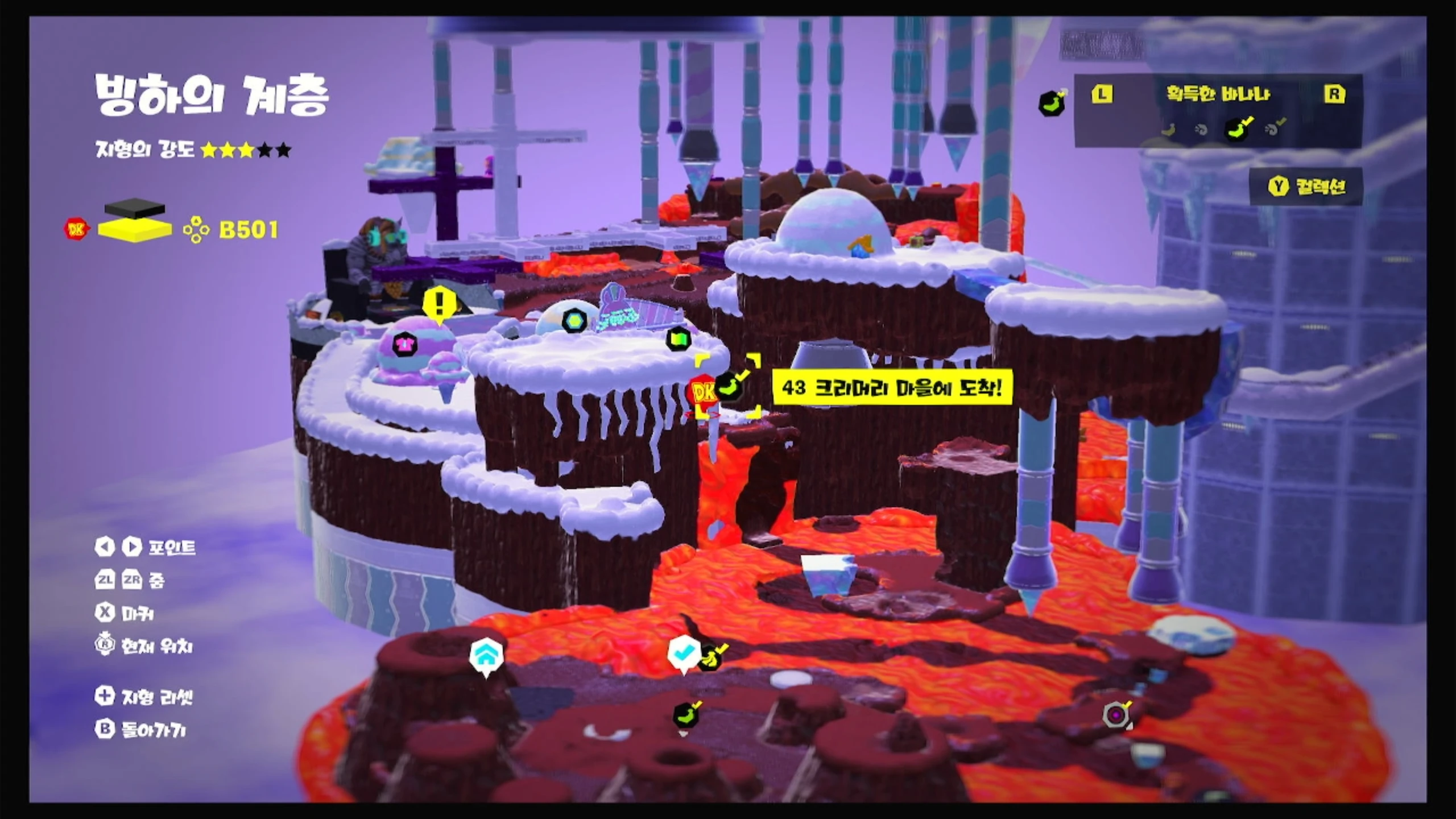Switch filter to collected fossils

[1274, 129]
